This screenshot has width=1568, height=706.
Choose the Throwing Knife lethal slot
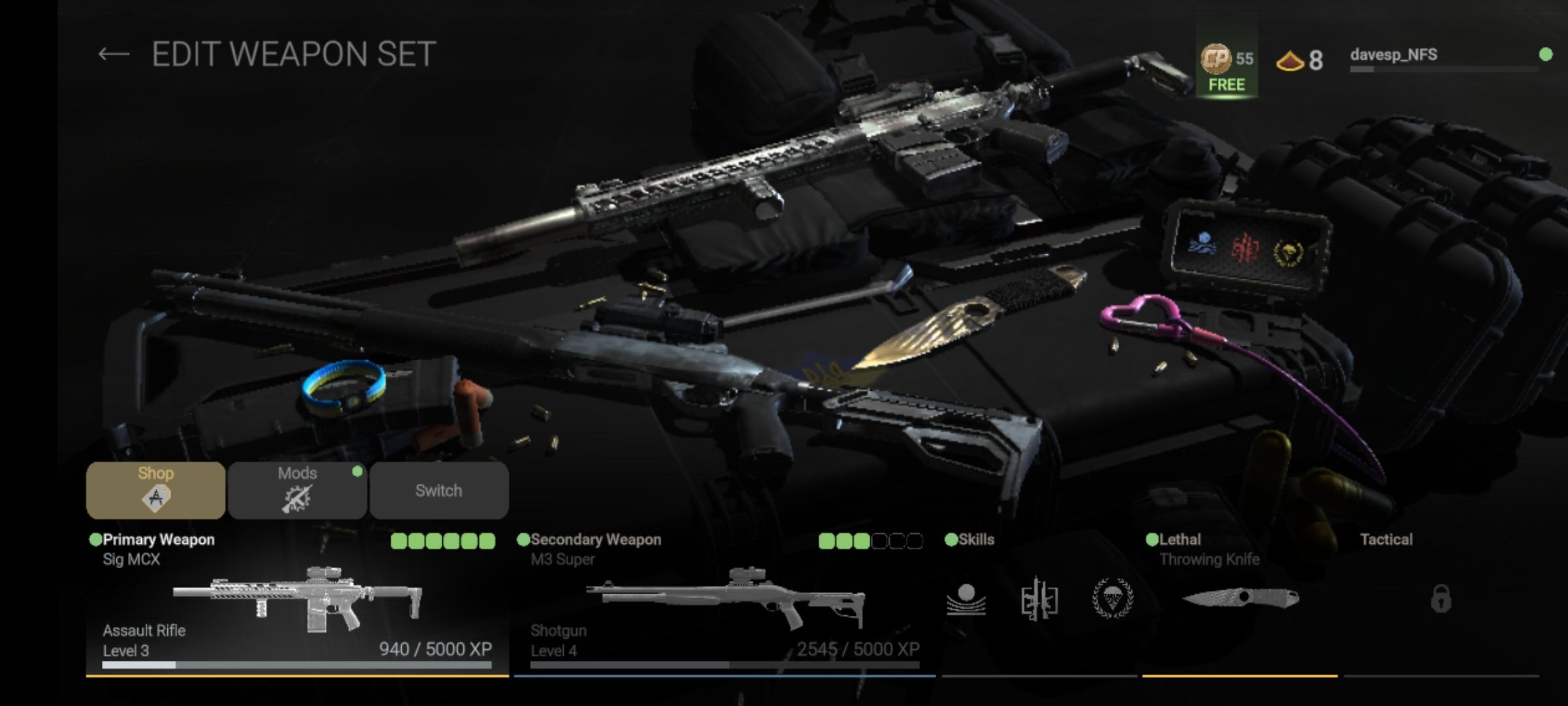pyautogui.click(x=1239, y=598)
